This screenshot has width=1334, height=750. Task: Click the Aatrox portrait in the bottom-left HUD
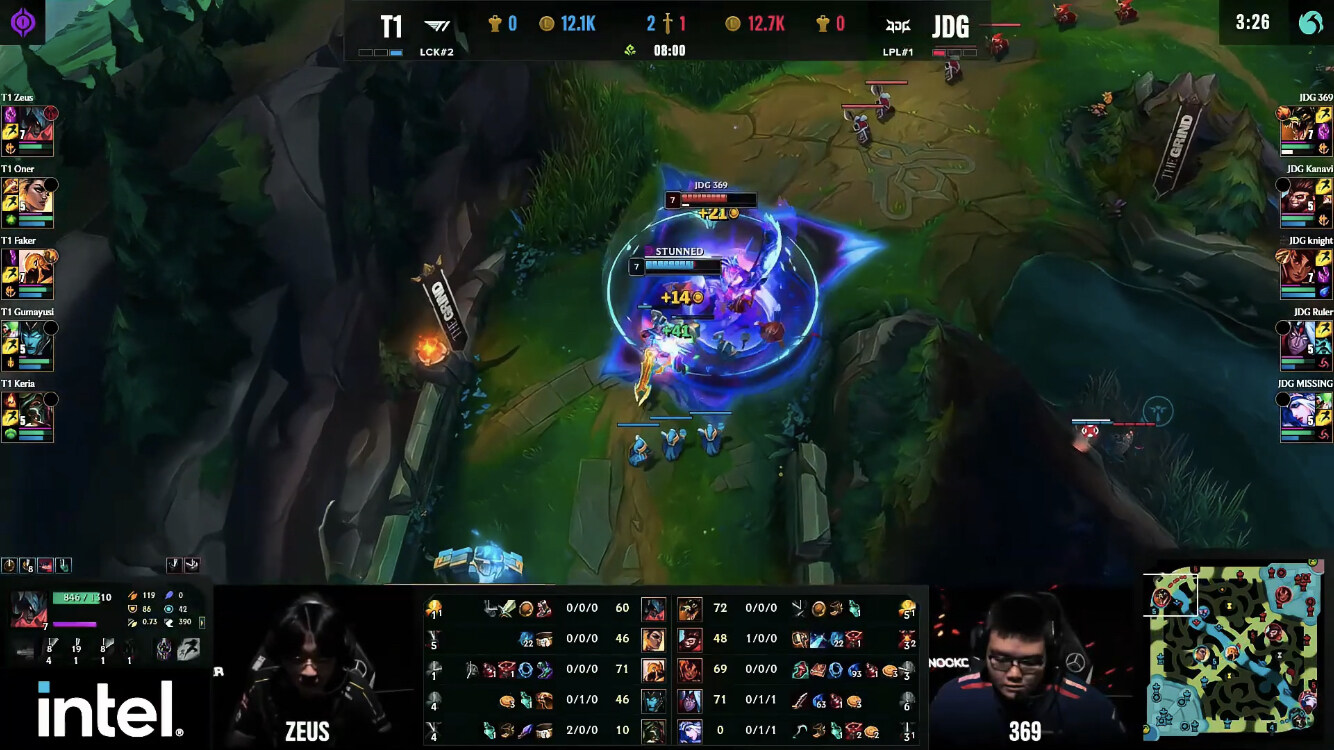(x=28, y=609)
